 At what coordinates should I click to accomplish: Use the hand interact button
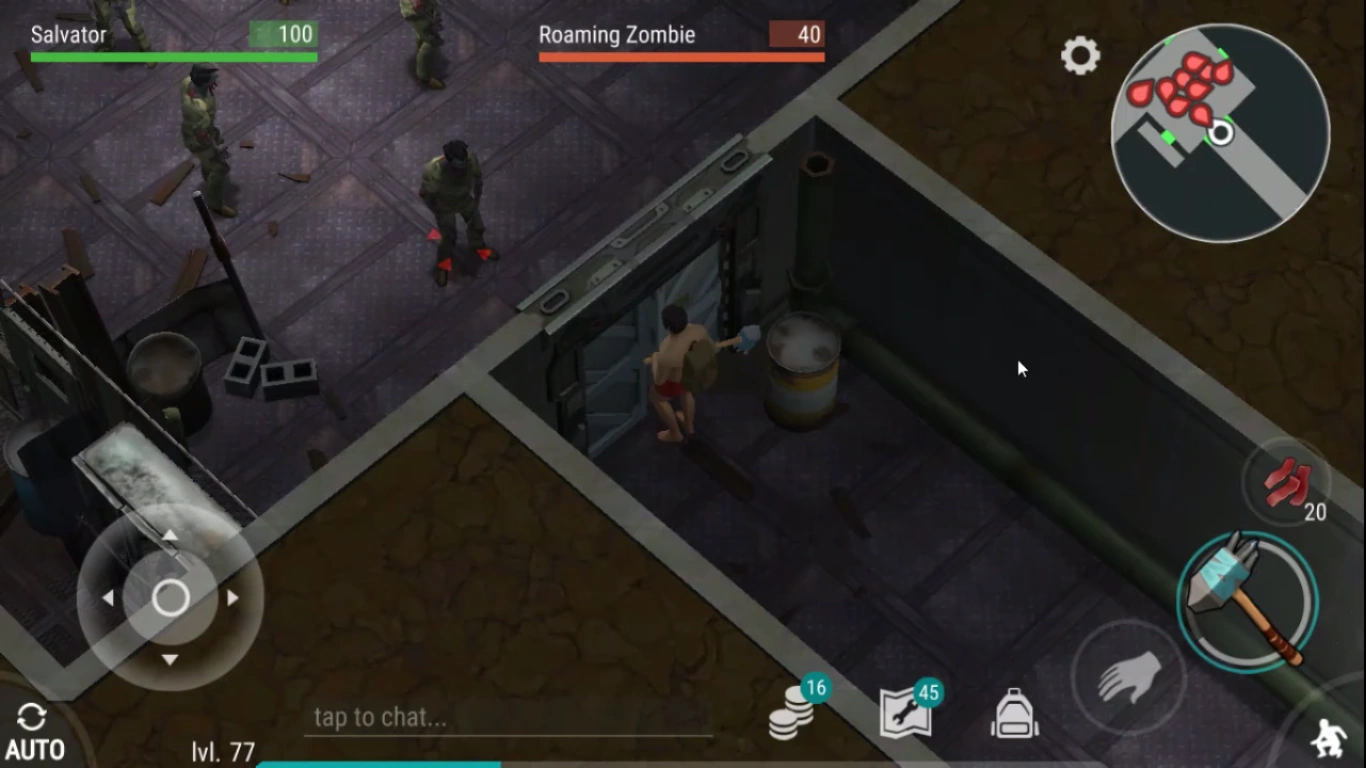1129,679
